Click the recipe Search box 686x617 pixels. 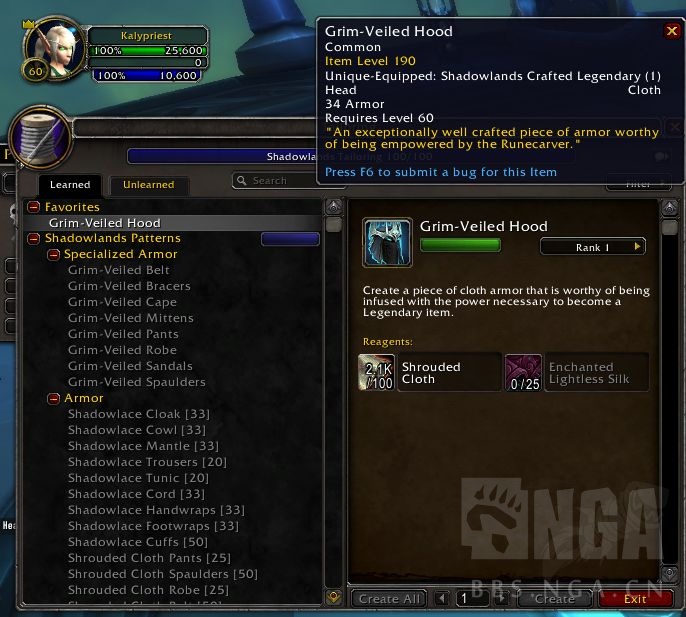point(275,181)
